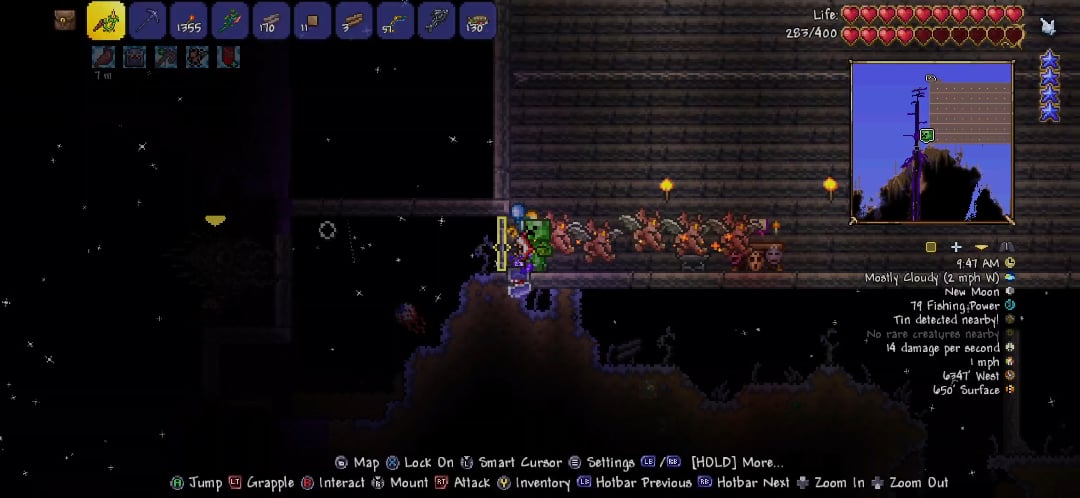Click the yellow down-arrow icon below minimap

click(x=981, y=247)
